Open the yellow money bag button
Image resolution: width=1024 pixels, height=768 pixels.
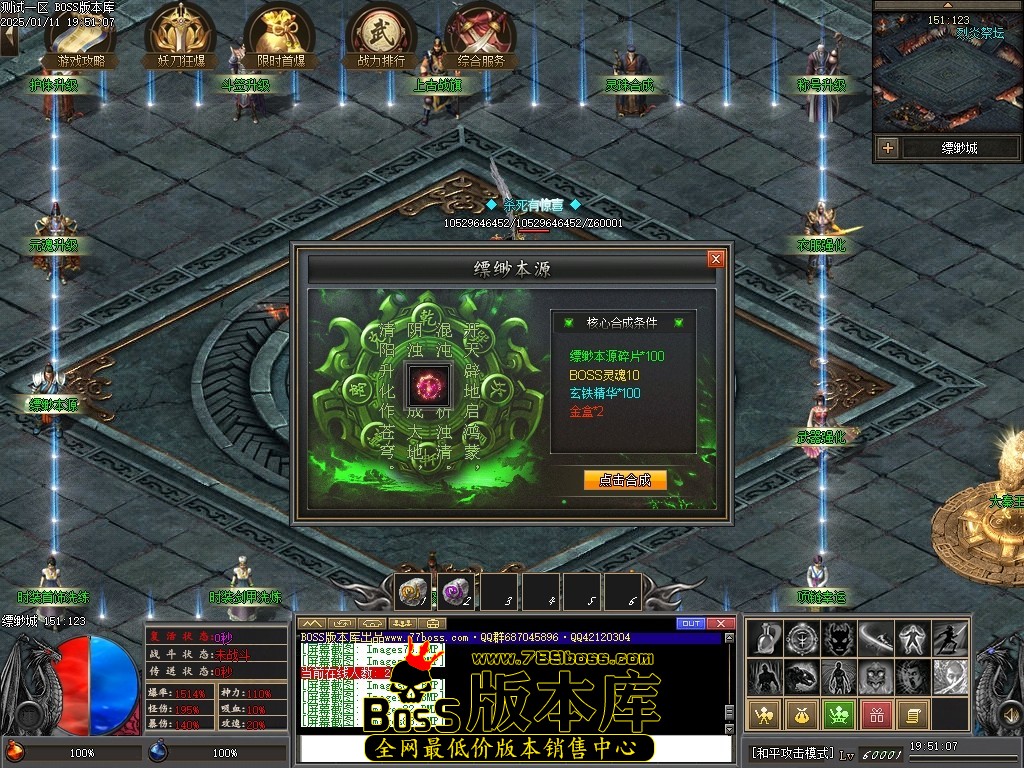tap(803, 714)
